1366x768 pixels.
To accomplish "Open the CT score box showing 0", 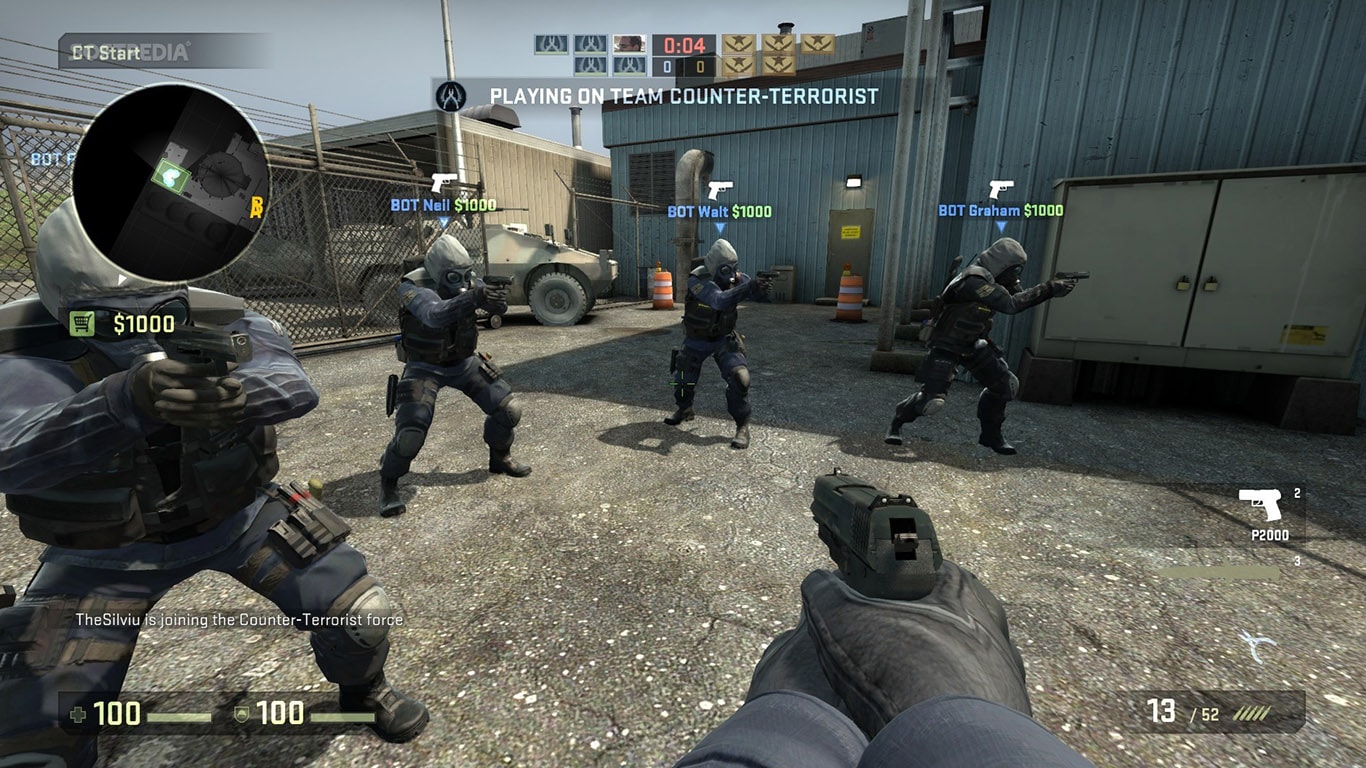I will tap(668, 65).
